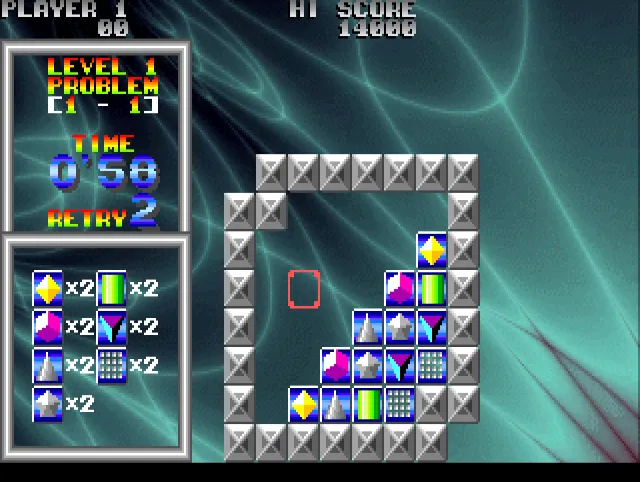Select the green cylinder under the yellow diamond
The width and height of the screenshot is (640, 482).
pos(432,289)
